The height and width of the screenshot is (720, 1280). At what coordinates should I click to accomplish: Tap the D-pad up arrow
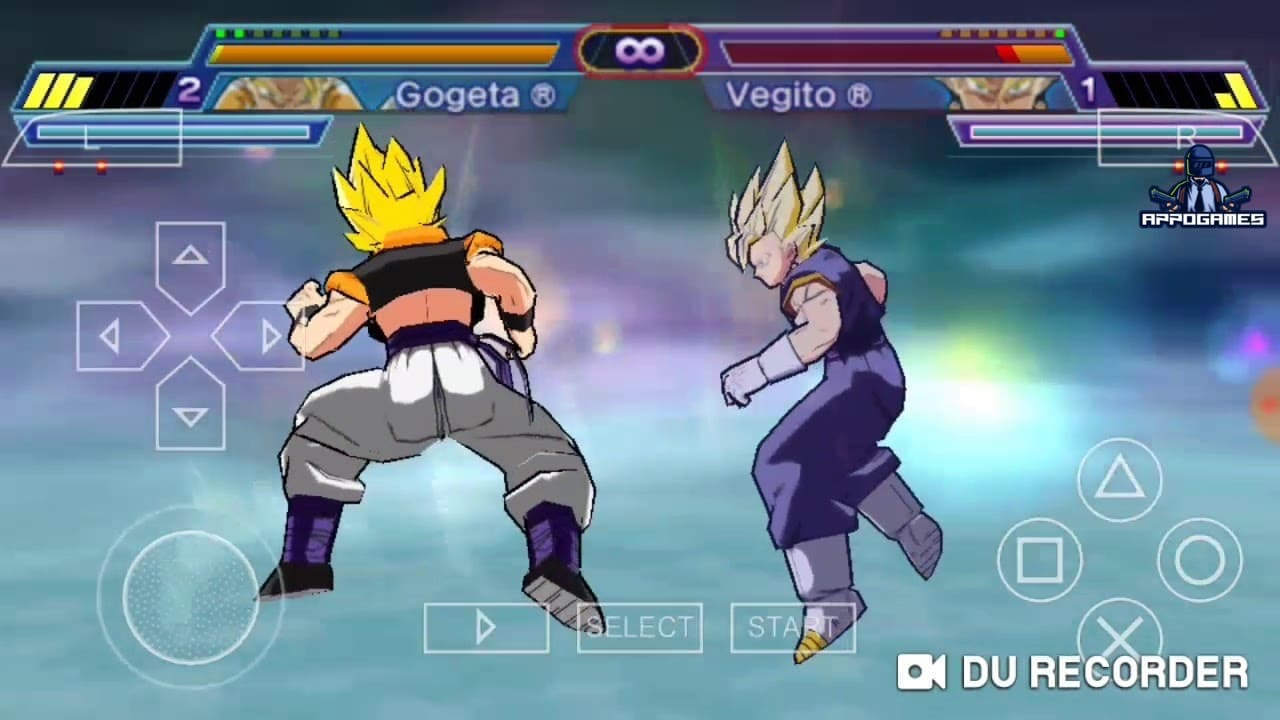coord(190,258)
